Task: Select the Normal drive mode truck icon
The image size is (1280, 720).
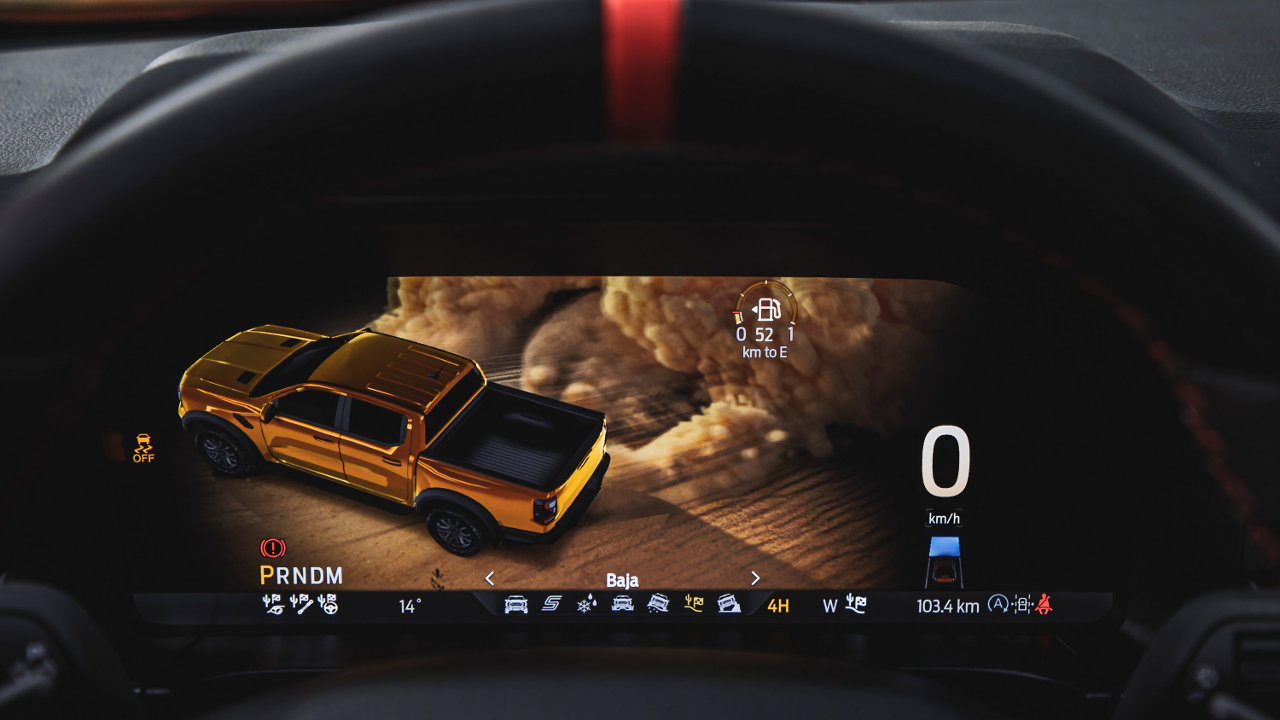Action: click(516, 604)
